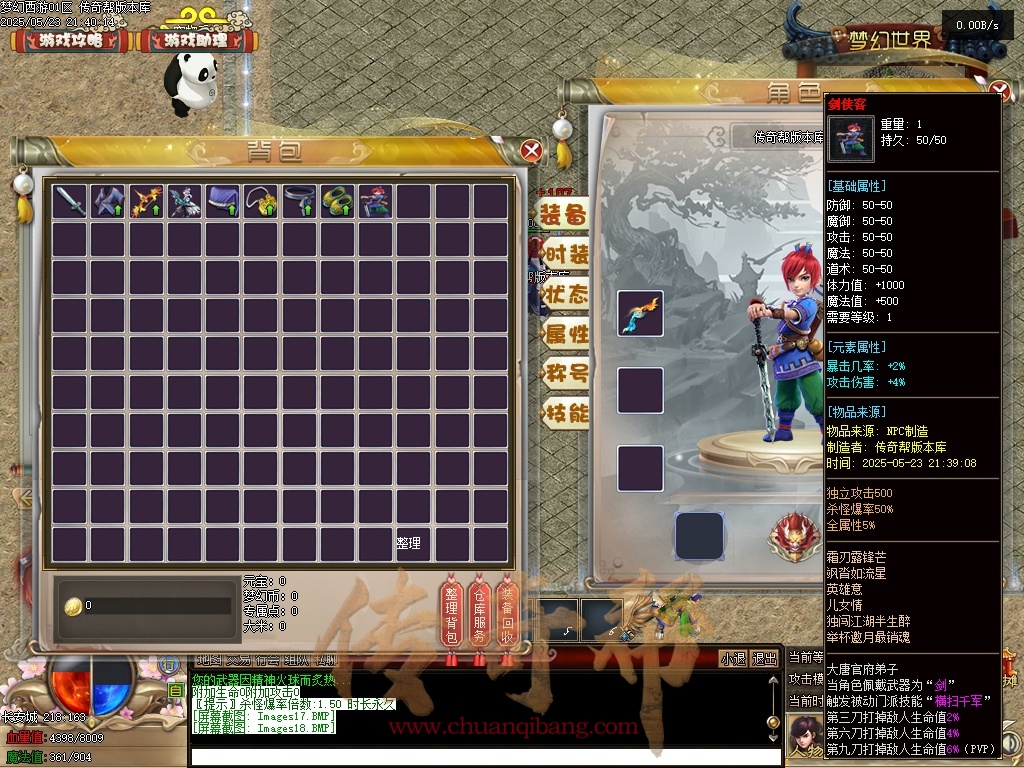Select the dark belt item

tap(300, 202)
